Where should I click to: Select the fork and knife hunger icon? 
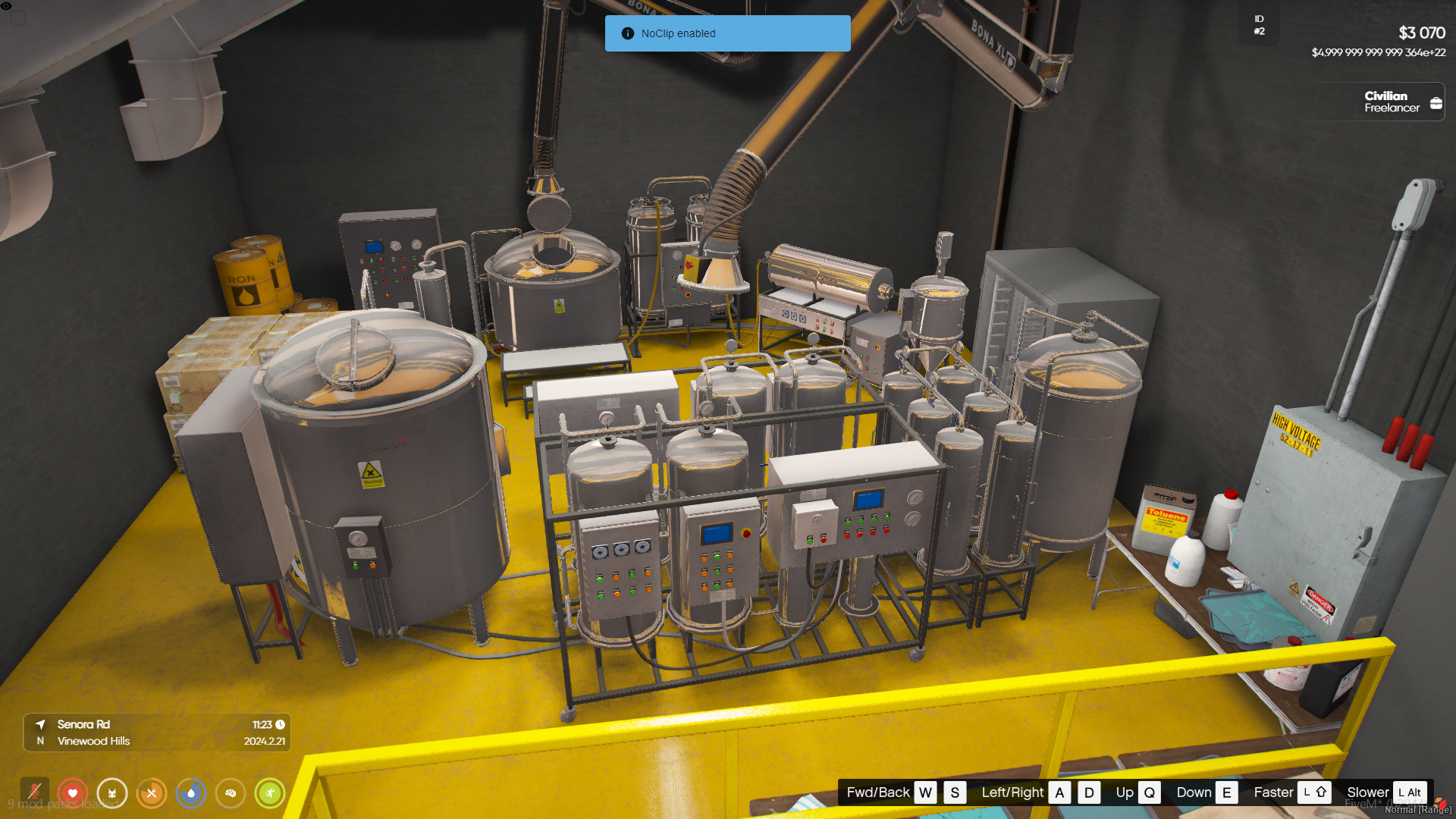tap(152, 793)
